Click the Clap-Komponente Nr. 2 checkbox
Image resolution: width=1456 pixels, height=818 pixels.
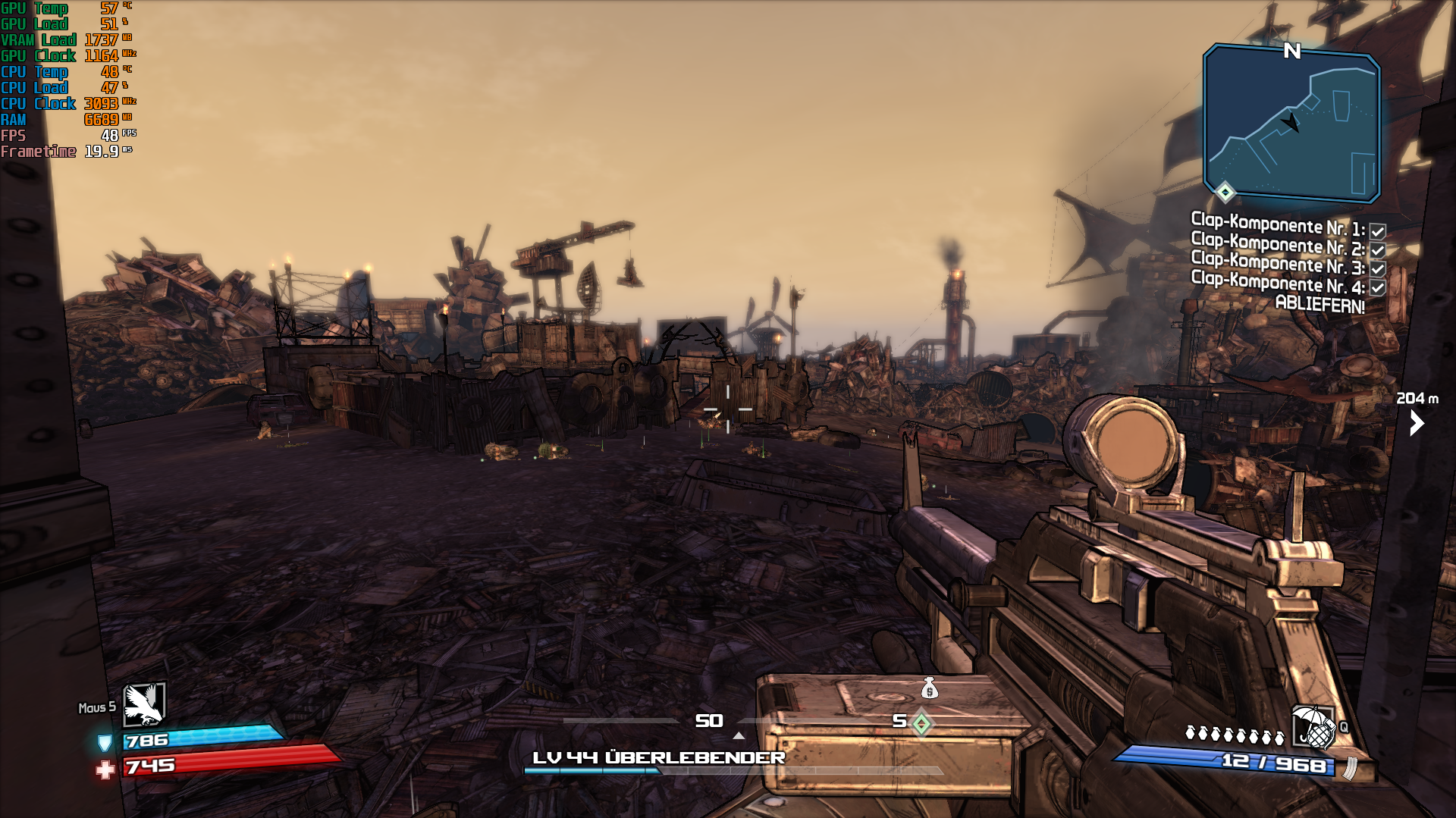pyautogui.click(x=1378, y=250)
